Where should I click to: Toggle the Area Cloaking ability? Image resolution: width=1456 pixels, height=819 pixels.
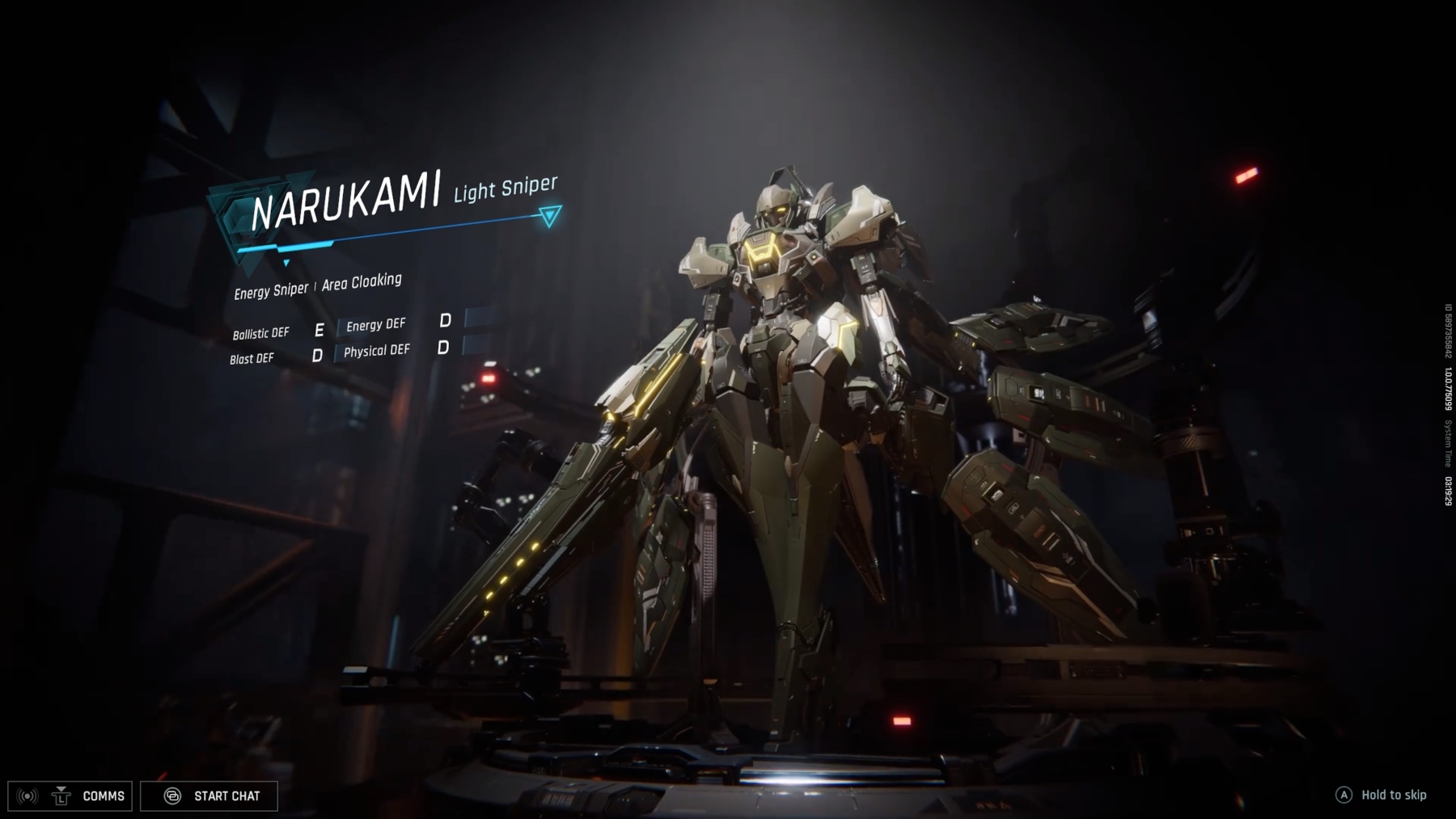[362, 281]
